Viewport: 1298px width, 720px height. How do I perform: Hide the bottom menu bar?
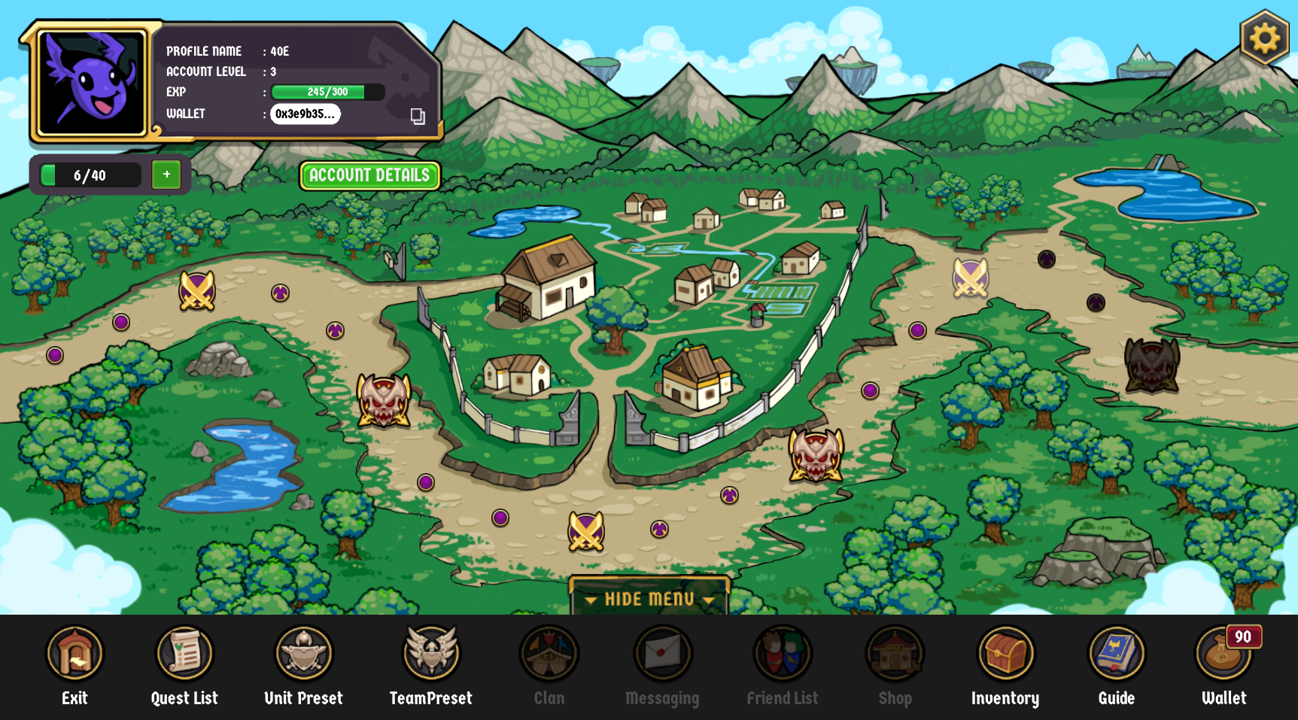[649, 599]
